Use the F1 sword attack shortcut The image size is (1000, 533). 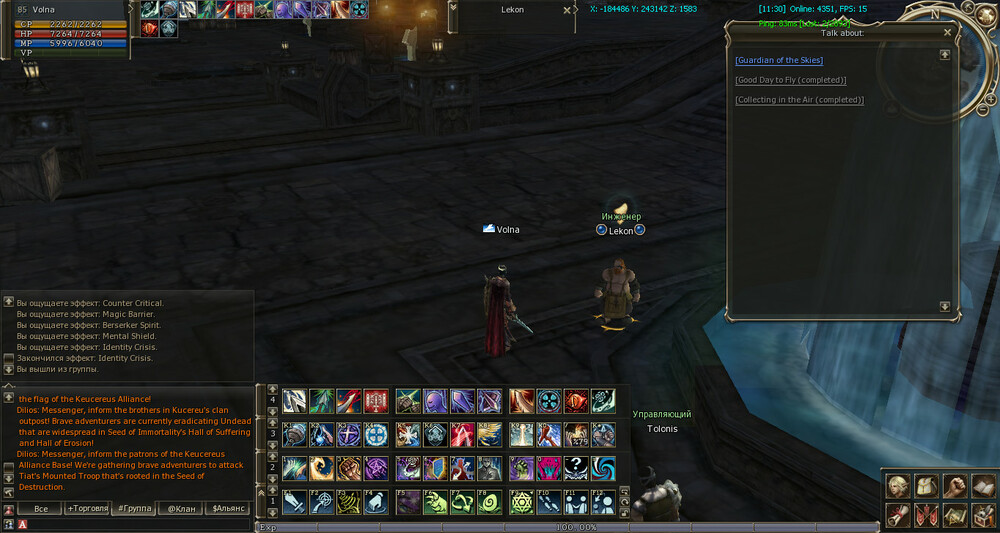click(x=293, y=502)
